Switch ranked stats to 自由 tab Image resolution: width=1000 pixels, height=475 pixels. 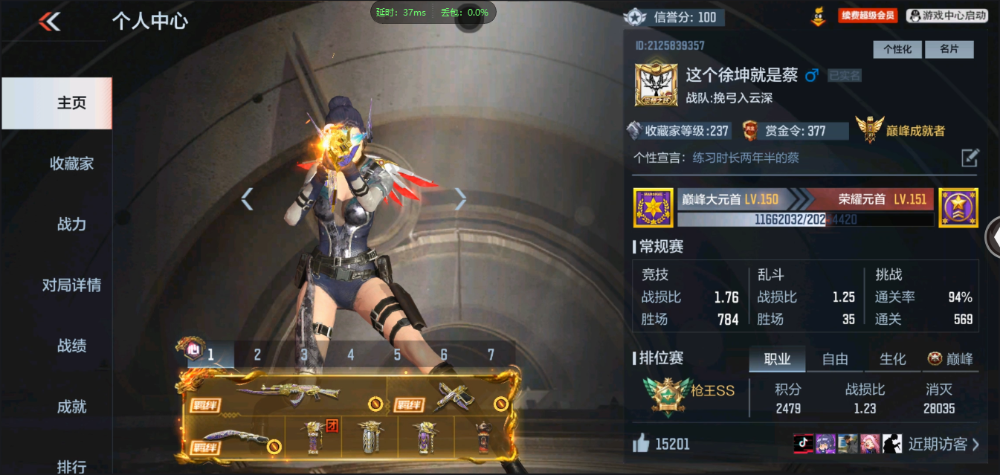pyautogui.click(x=835, y=359)
